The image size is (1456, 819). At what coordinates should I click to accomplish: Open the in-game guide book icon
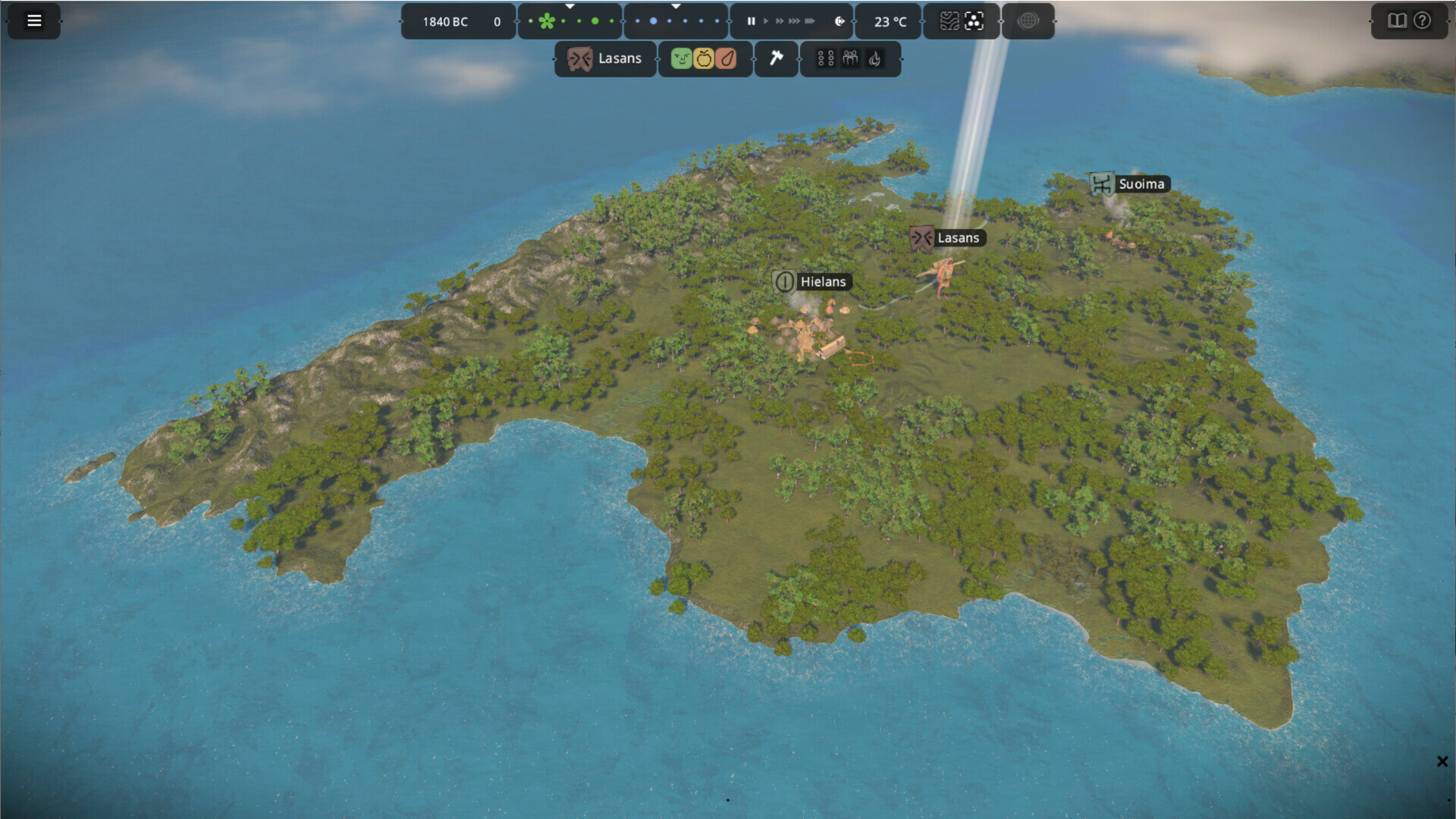(1397, 21)
